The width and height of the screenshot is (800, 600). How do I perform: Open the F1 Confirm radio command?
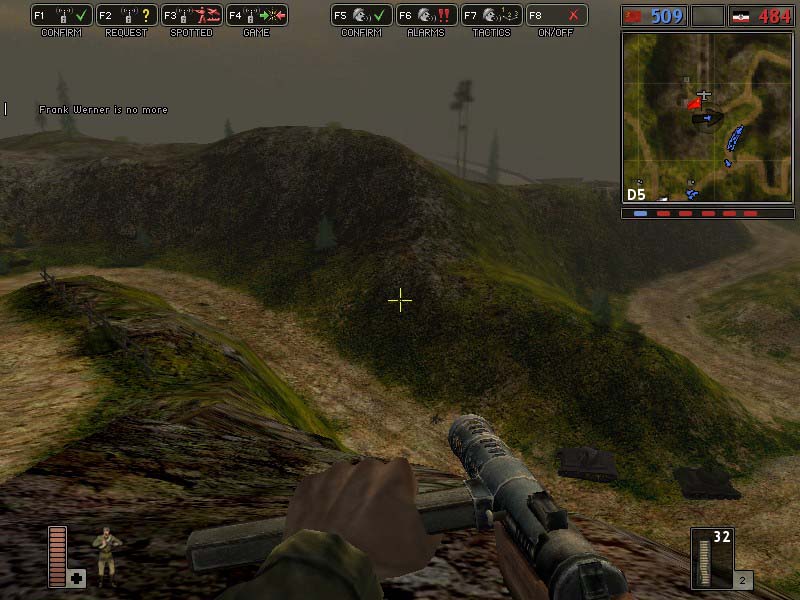tap(61, 16)
